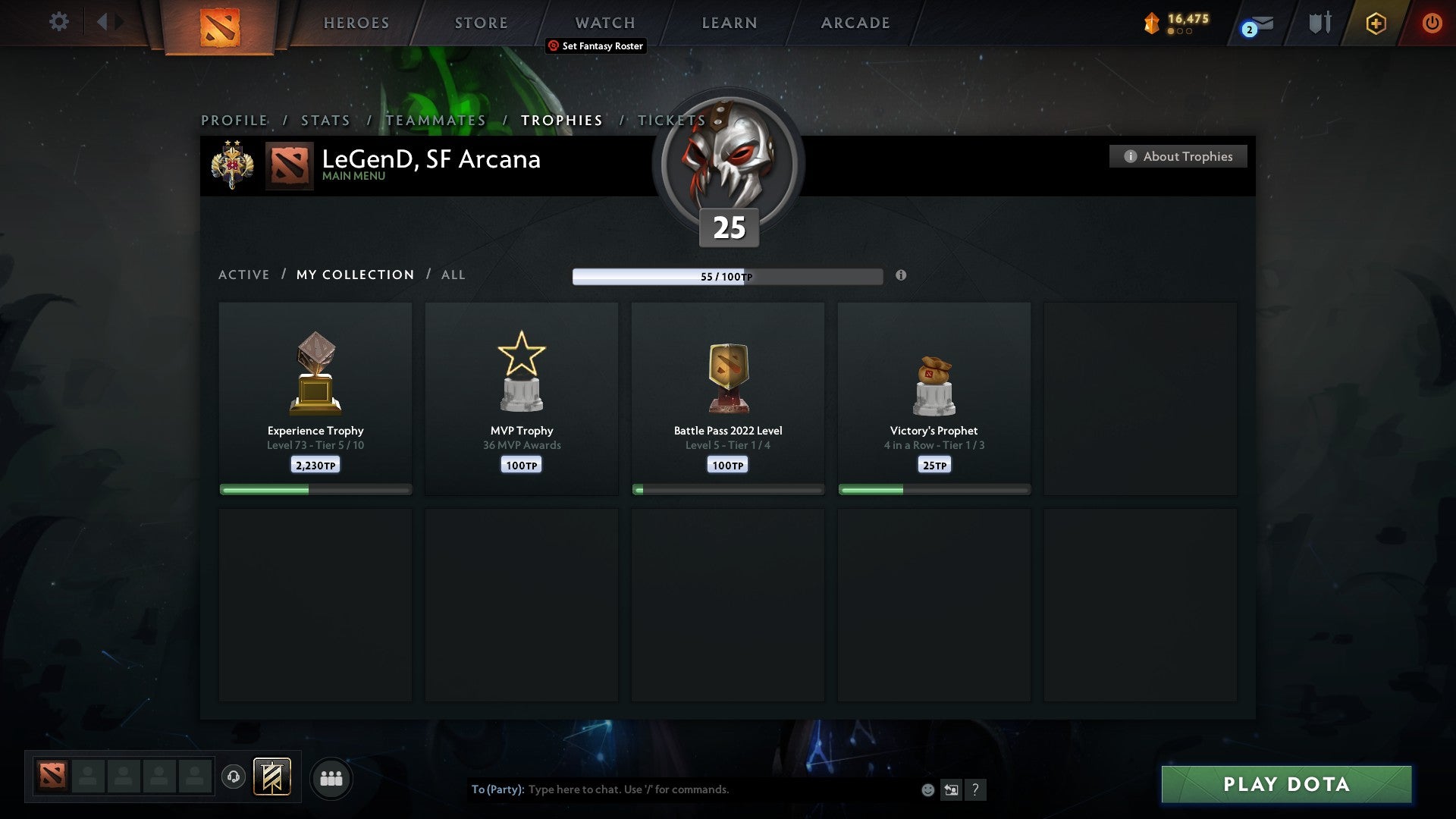Toggle the emoticon picker in chat
Viewport: 1456px width, 819px height.
coord(927,789)
